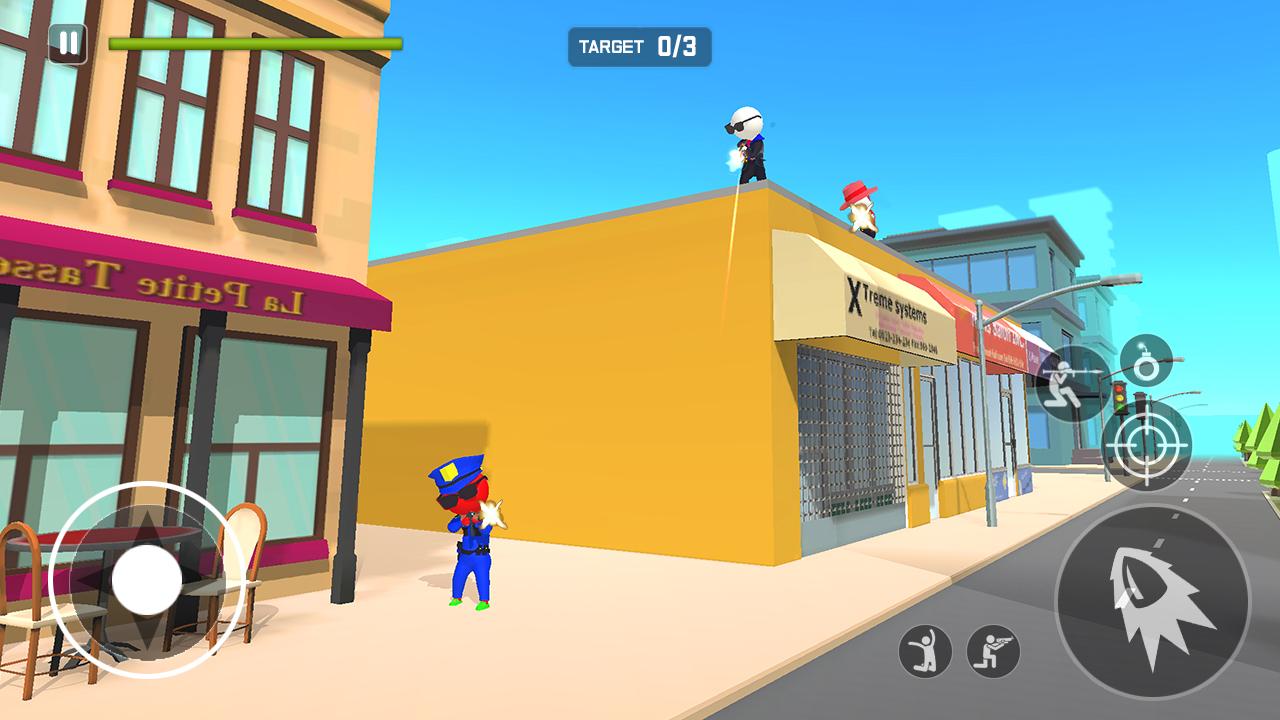Pause the game with the pause button

click(67, 43)
